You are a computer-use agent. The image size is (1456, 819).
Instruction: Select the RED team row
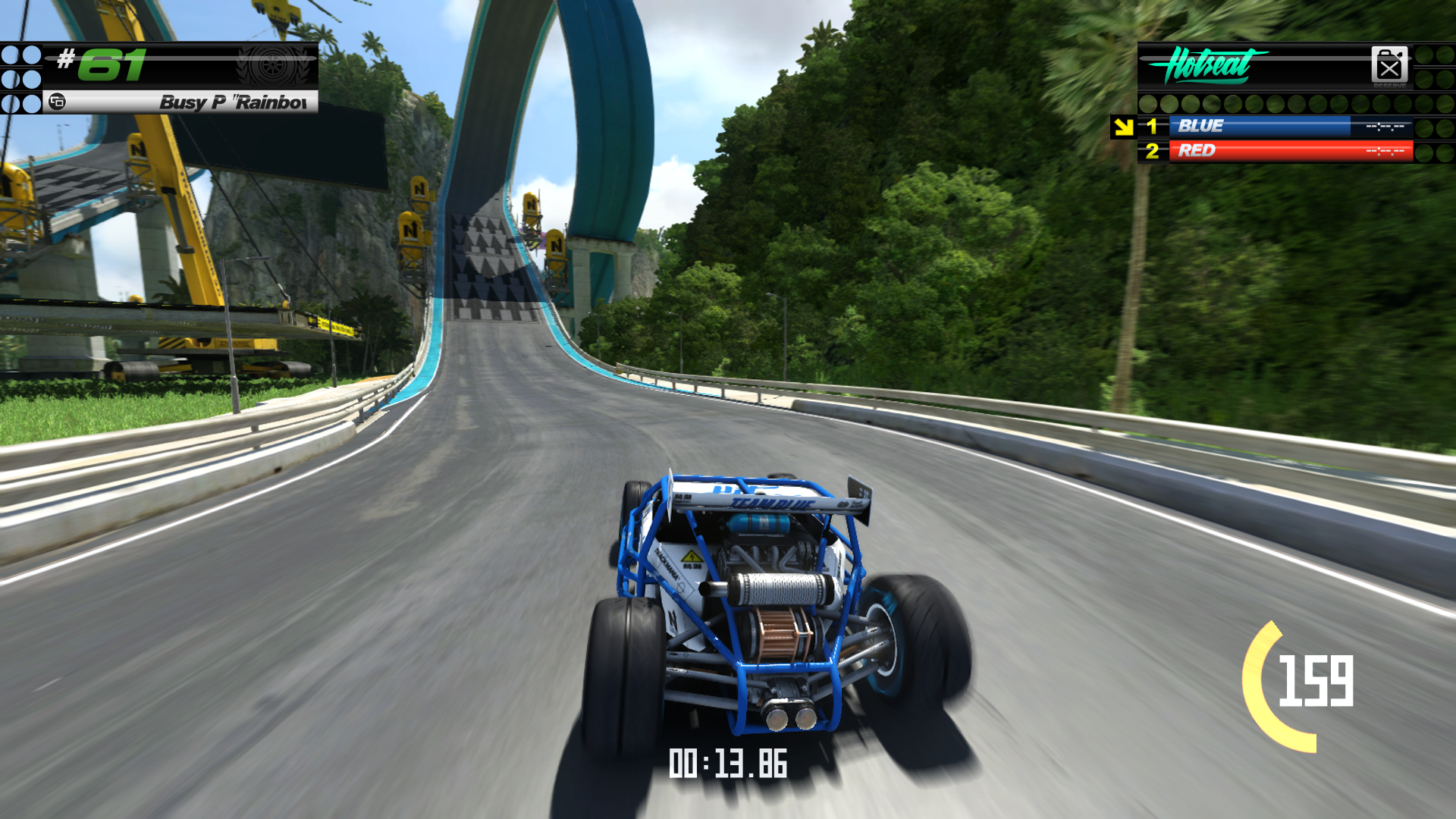point(1289,151)
